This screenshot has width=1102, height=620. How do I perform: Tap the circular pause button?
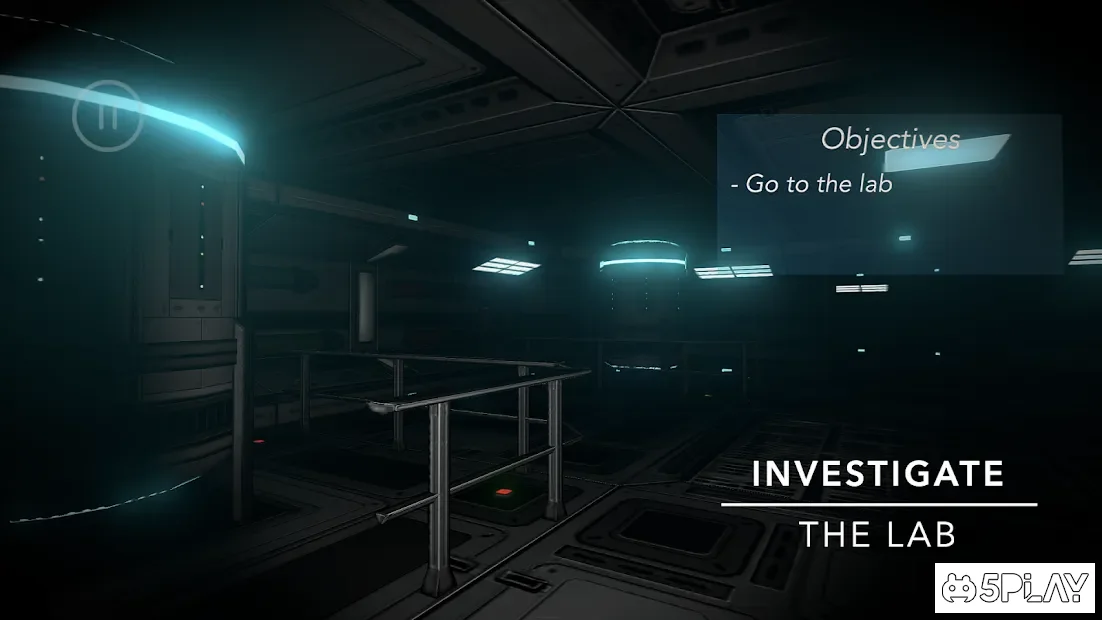pos(108,116)
